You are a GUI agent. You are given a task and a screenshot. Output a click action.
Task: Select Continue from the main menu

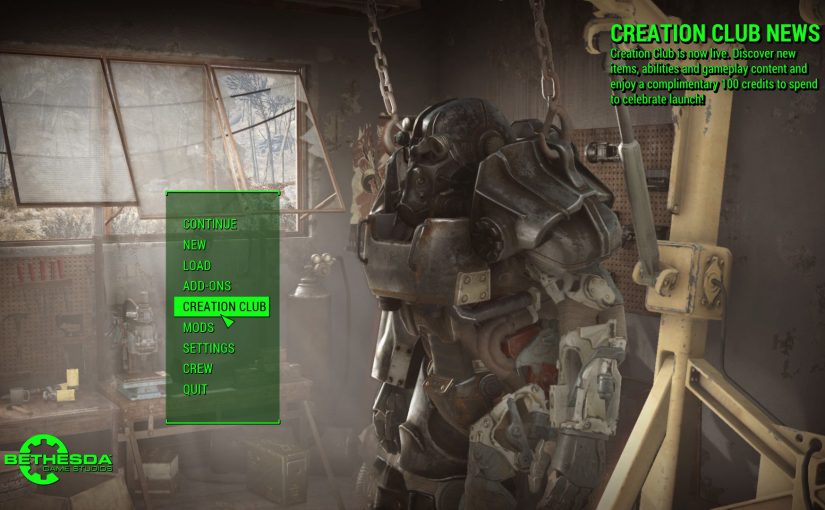210,224
